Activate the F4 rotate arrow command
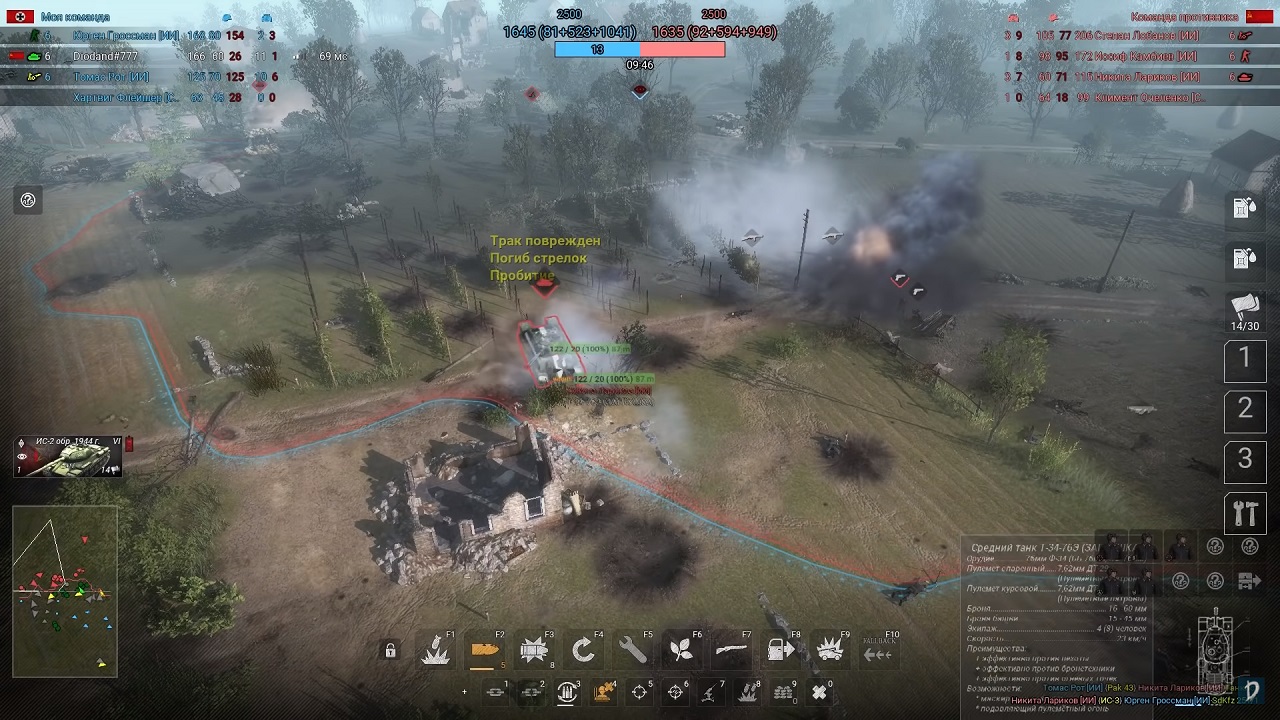1280x720 pixels. click(583, 651)
